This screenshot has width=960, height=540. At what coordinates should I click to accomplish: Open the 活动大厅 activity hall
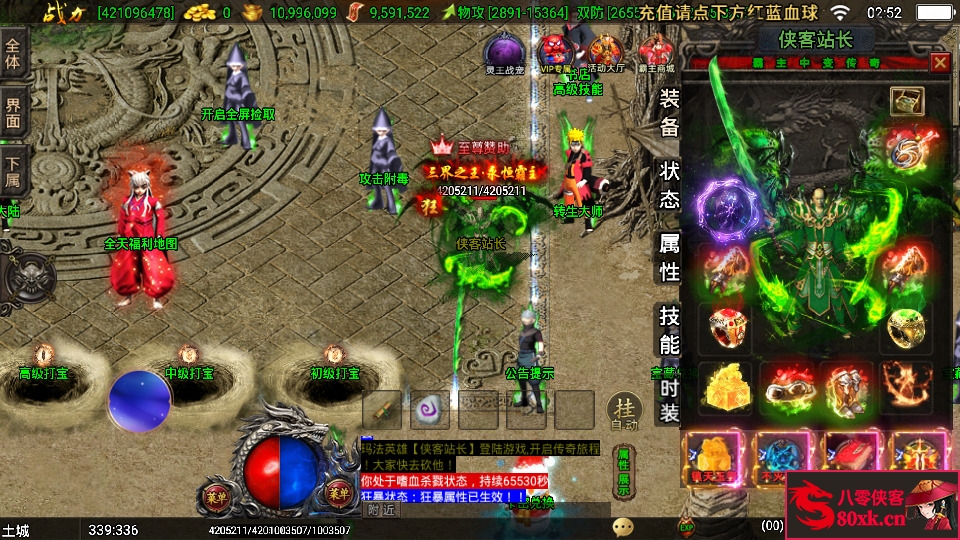click(x=606, y=53)
